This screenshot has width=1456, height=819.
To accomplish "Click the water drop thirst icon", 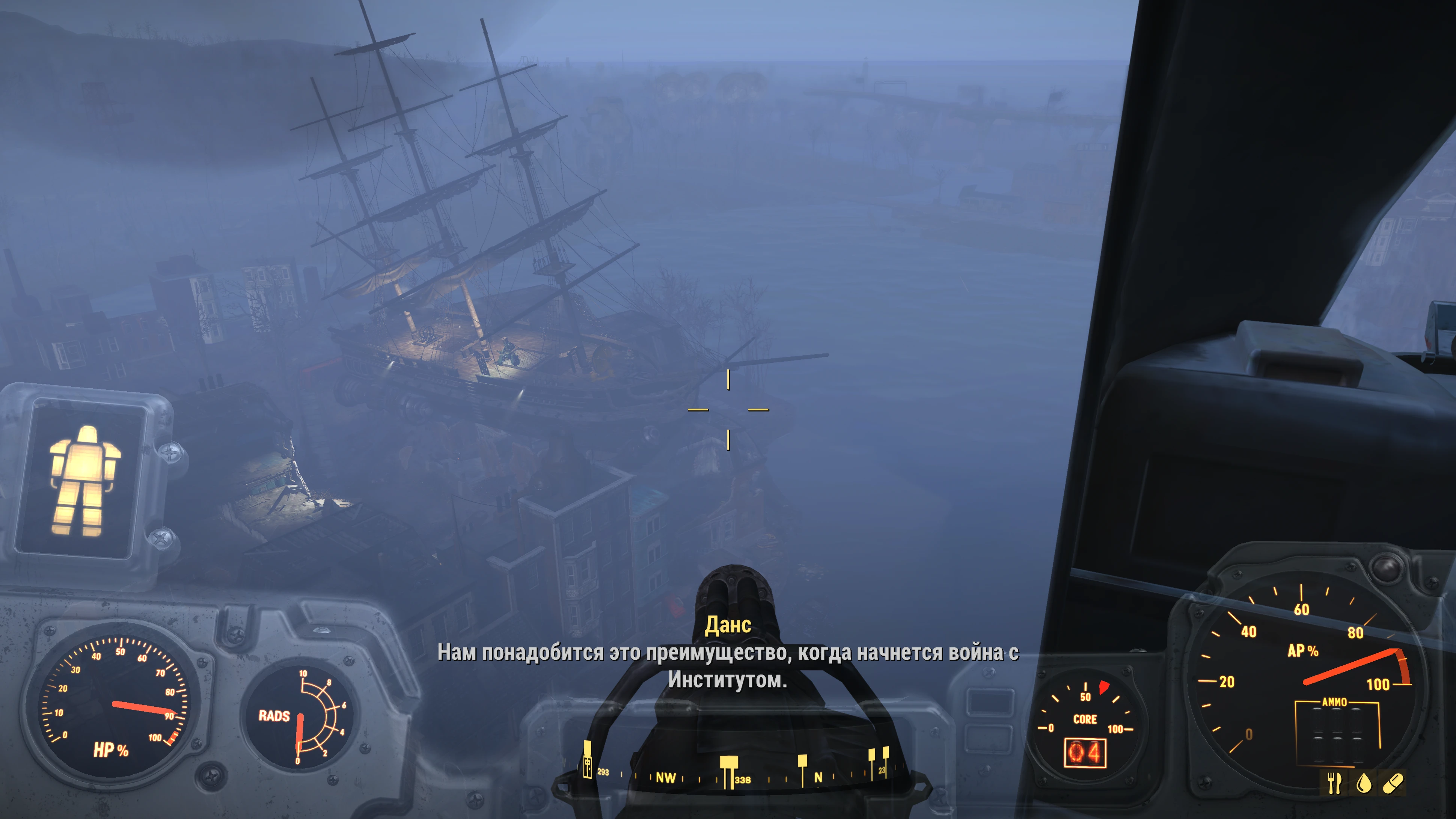I will coord(1364,783).
